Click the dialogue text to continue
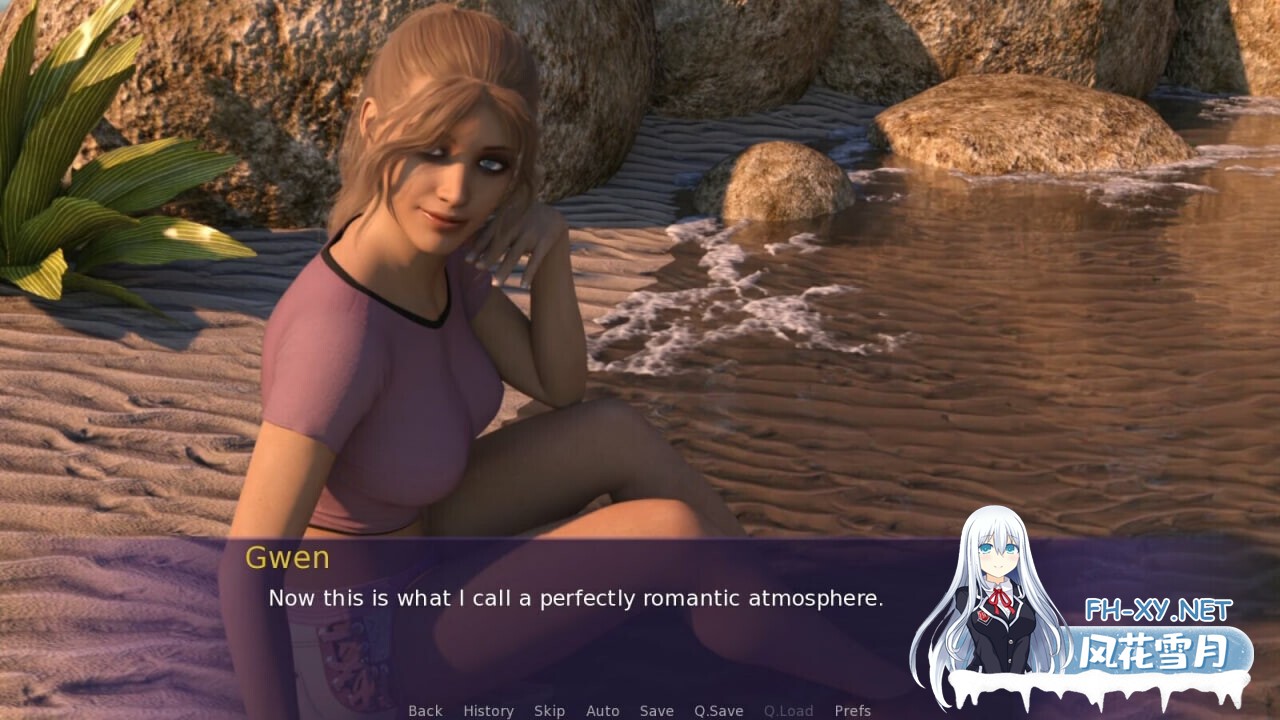The image size is (1280, 720). coord(575,599)
